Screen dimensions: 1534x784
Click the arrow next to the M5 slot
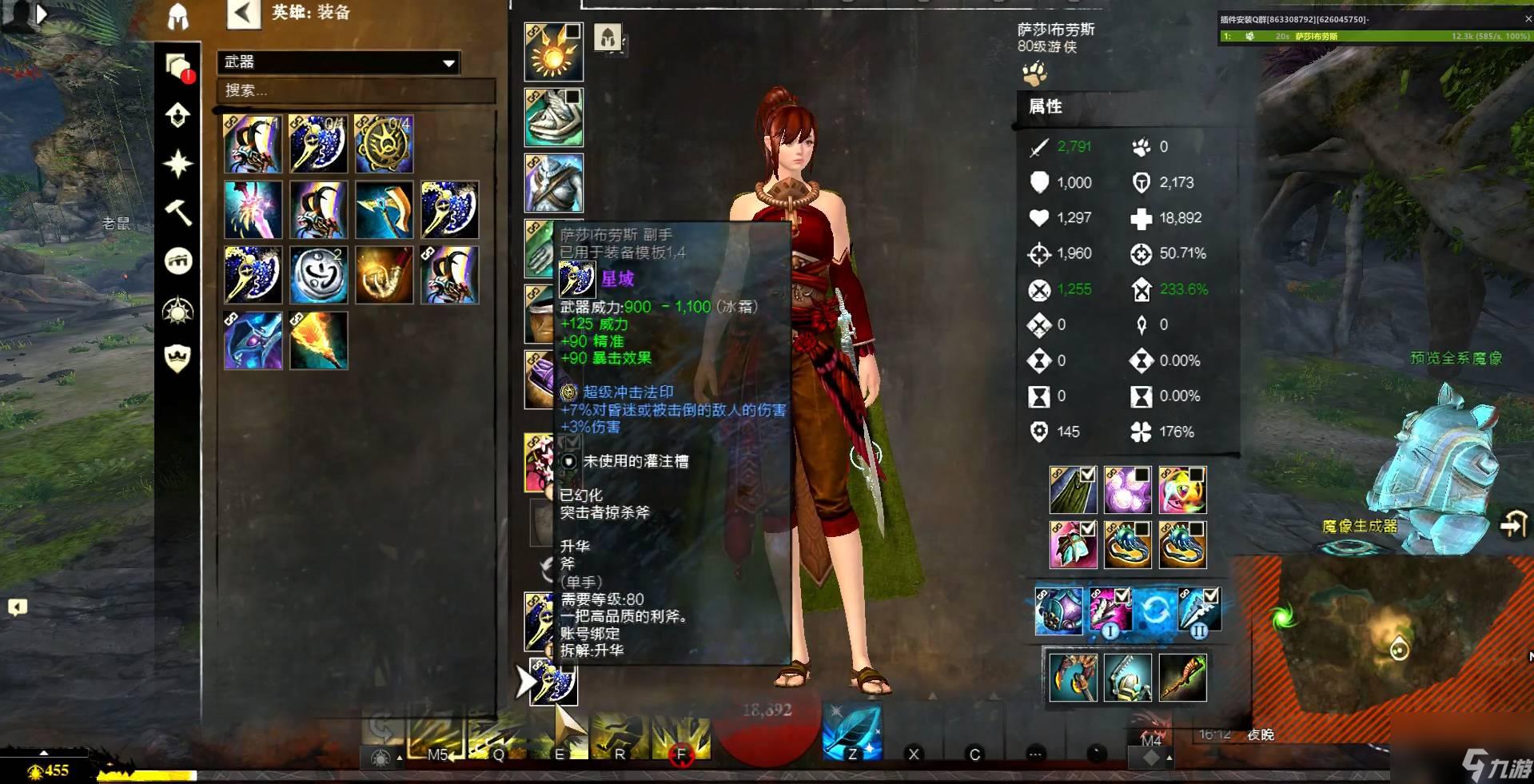click(x=452, y=755)
